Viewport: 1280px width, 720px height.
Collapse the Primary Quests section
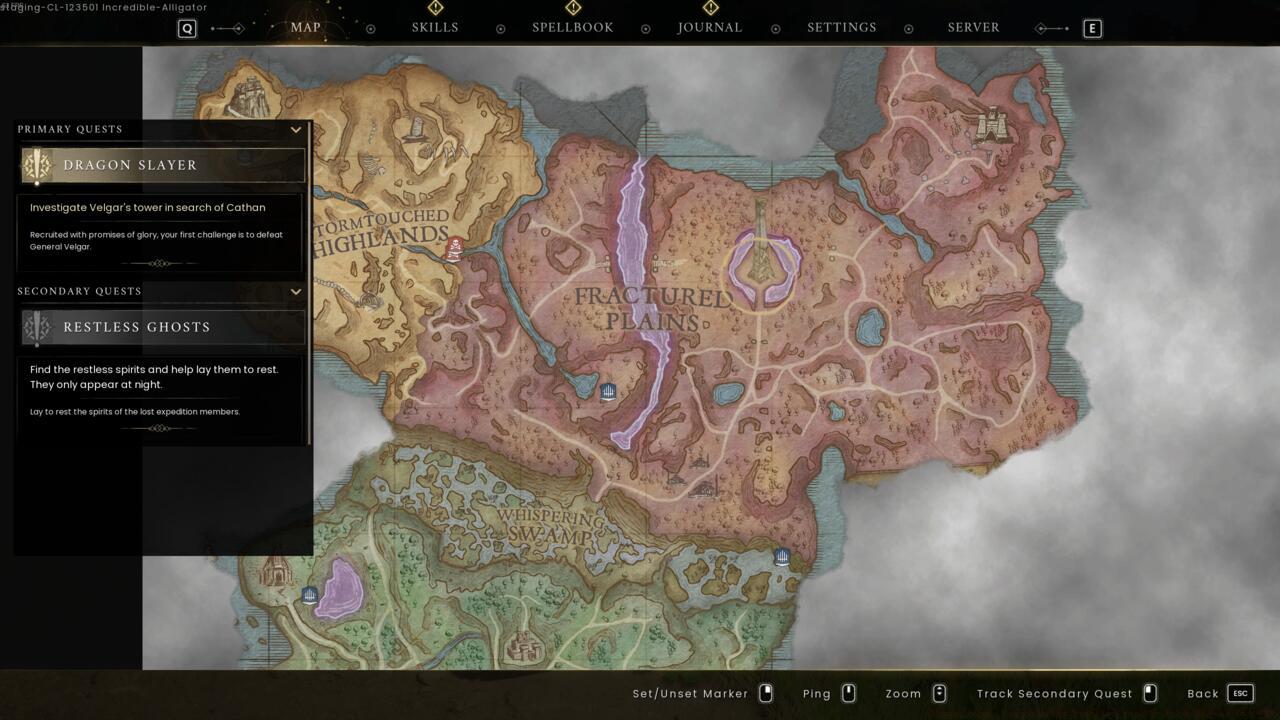click(295, 129)
